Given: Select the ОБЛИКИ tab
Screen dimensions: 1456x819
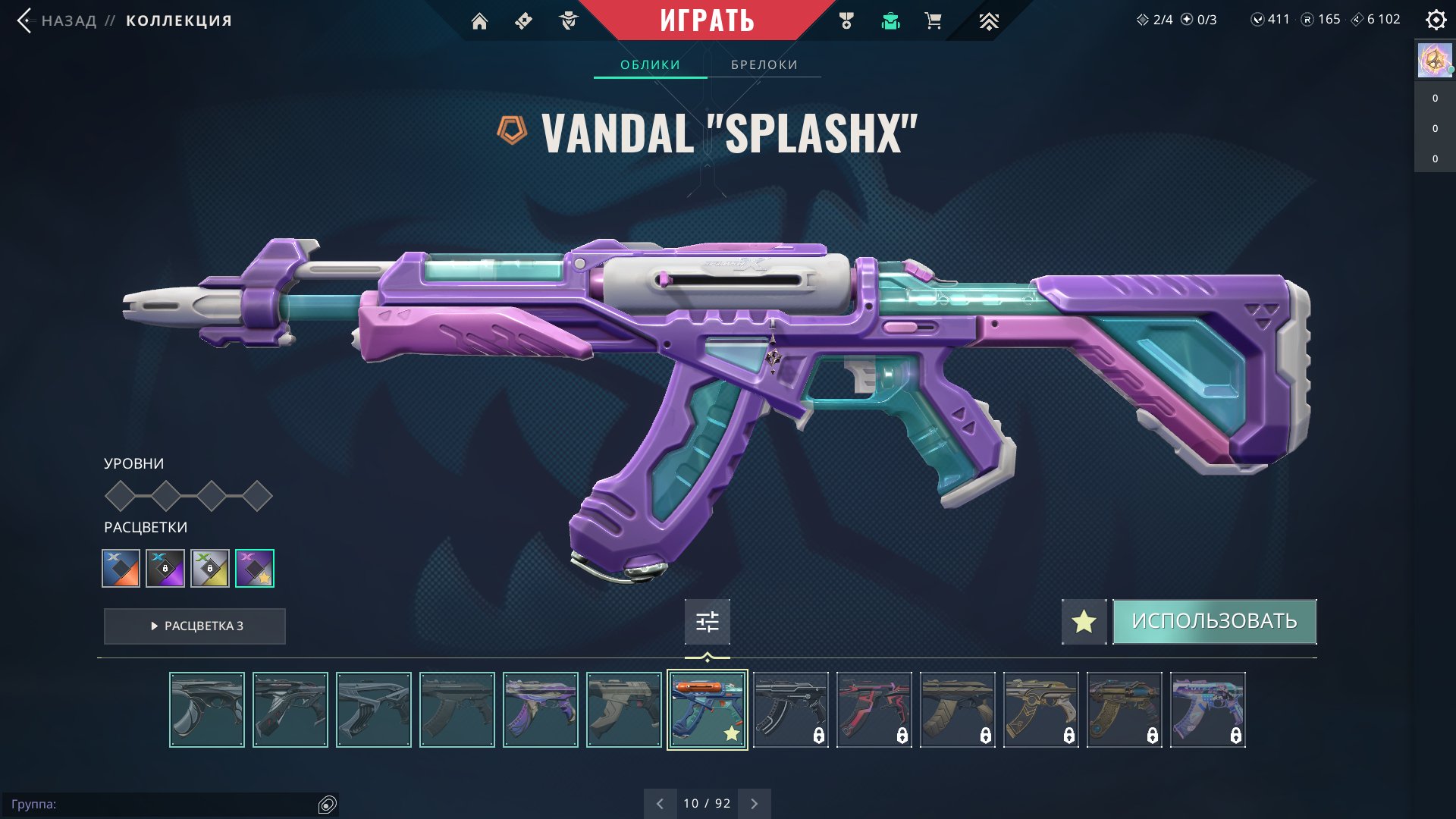Looking at the screenshot, I should (650, 65).
